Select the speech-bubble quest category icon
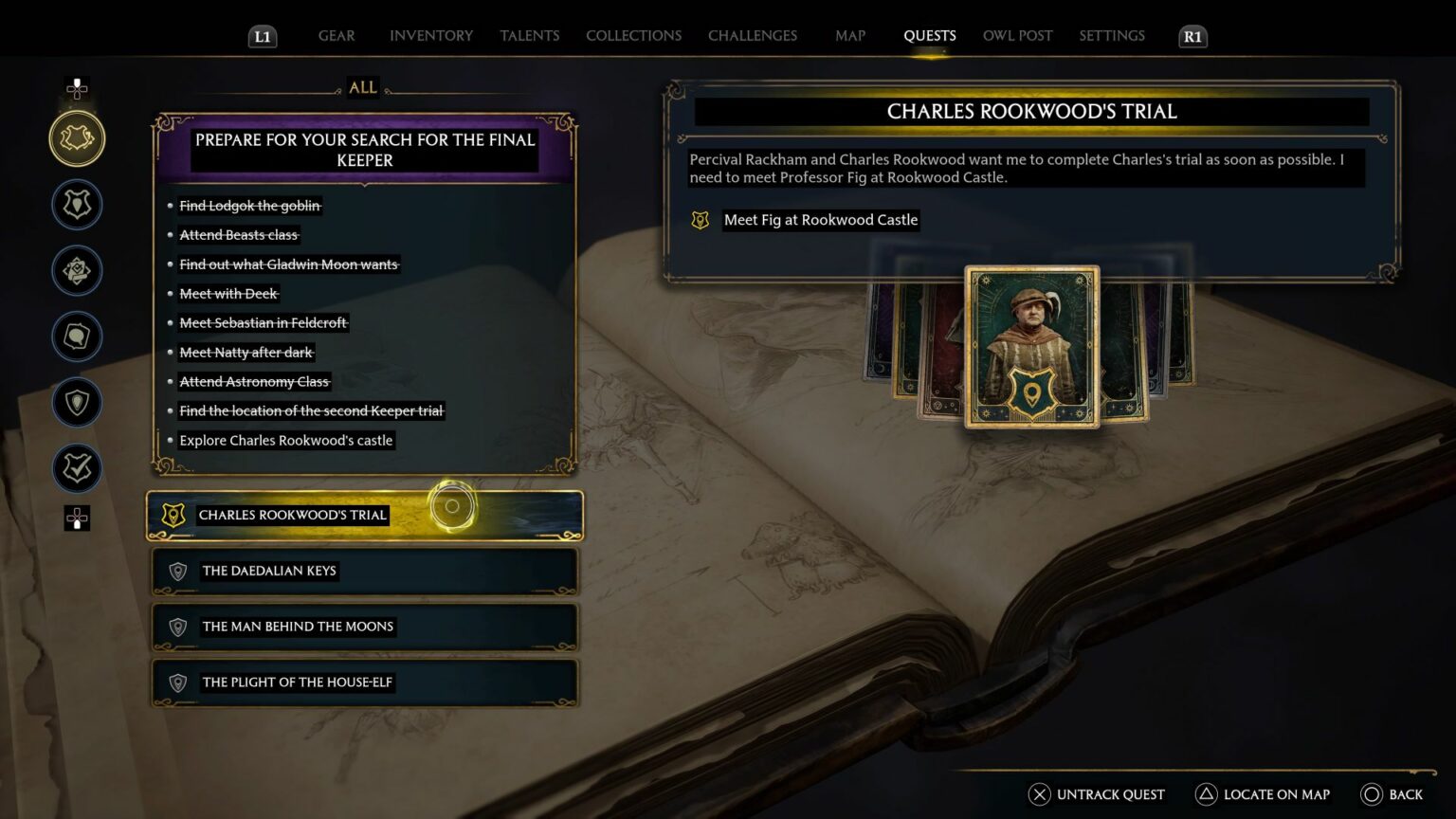1456x819 pixels. pos(77,337)
